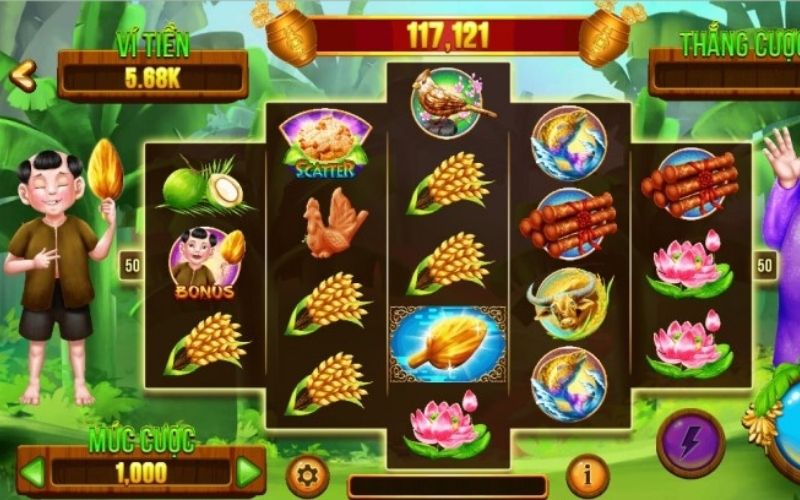Go back using the orange arrow button
Image resolution: width=800 pixels, height=500 pixels.
click(23, 74)
